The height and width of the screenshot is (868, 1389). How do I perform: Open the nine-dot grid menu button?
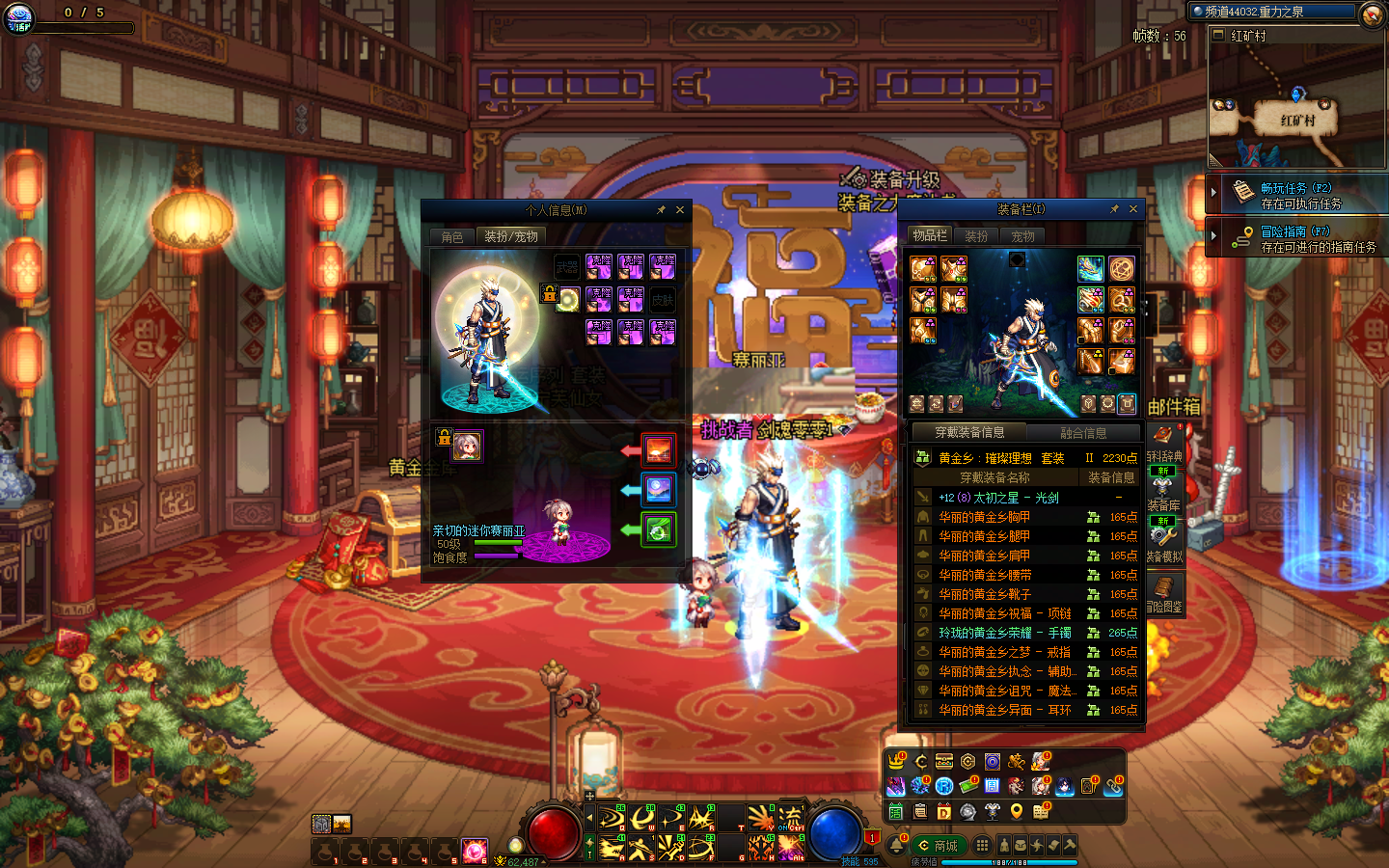982,845
